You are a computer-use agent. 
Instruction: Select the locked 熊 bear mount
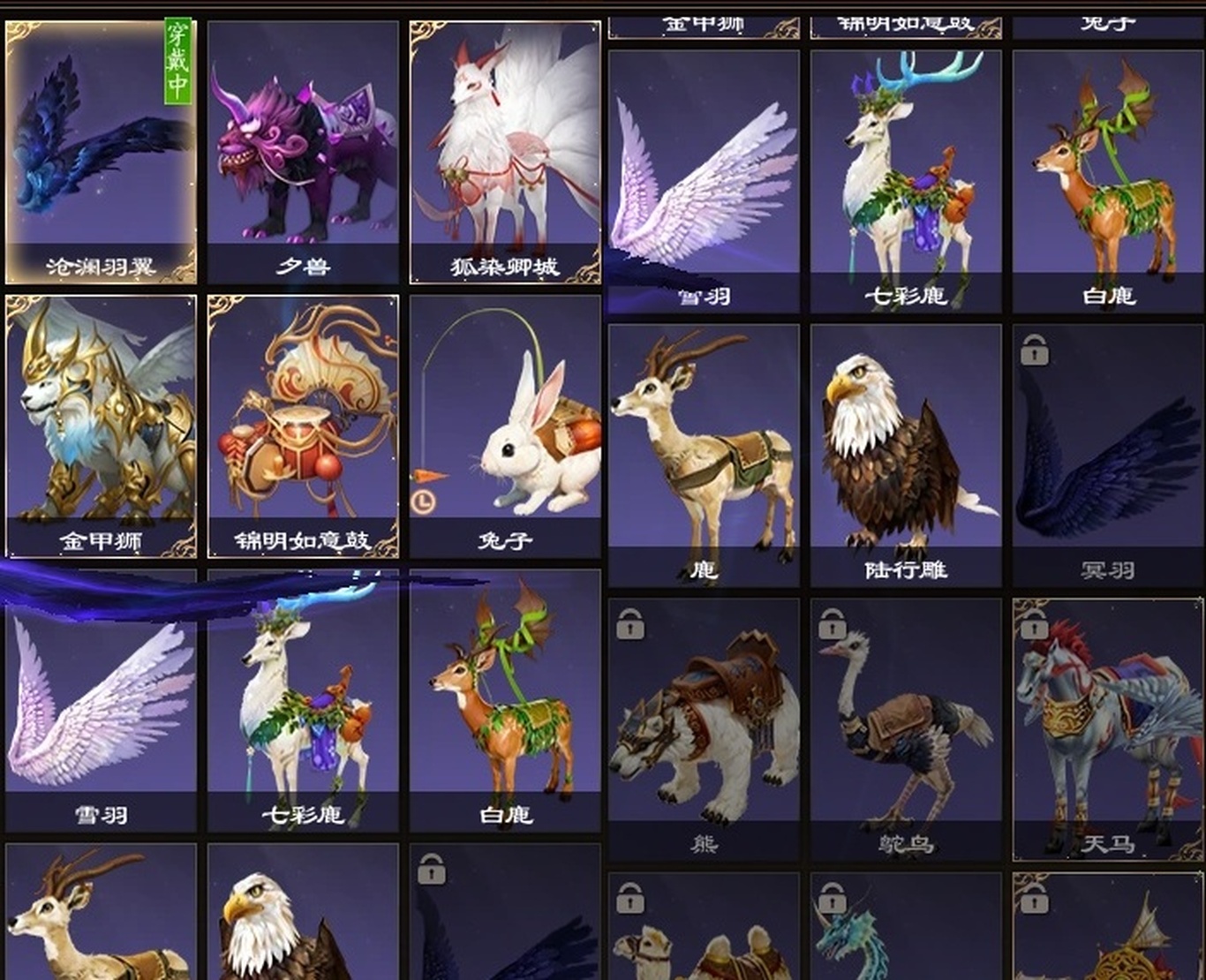[704, 729]
